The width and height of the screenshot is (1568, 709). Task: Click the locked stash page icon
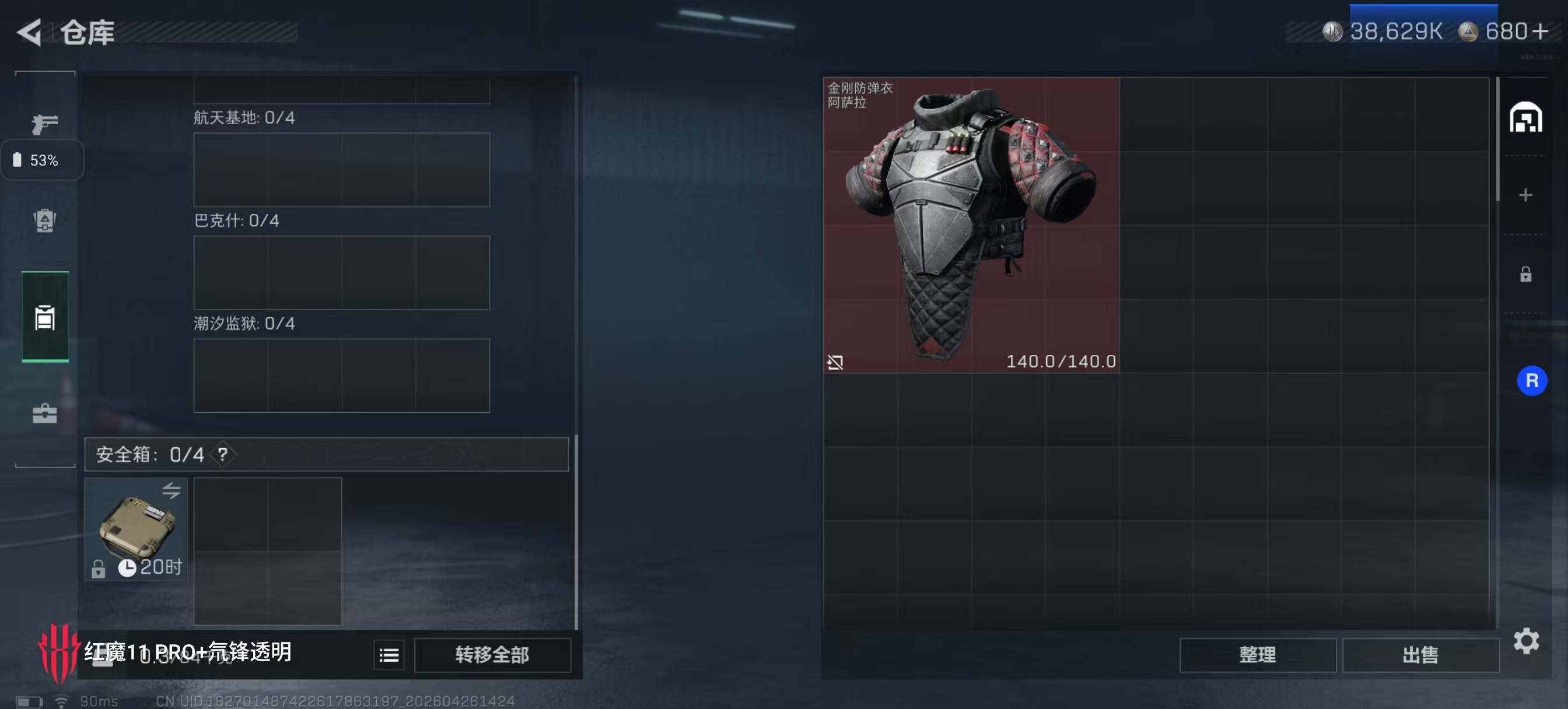point(1525,275)
